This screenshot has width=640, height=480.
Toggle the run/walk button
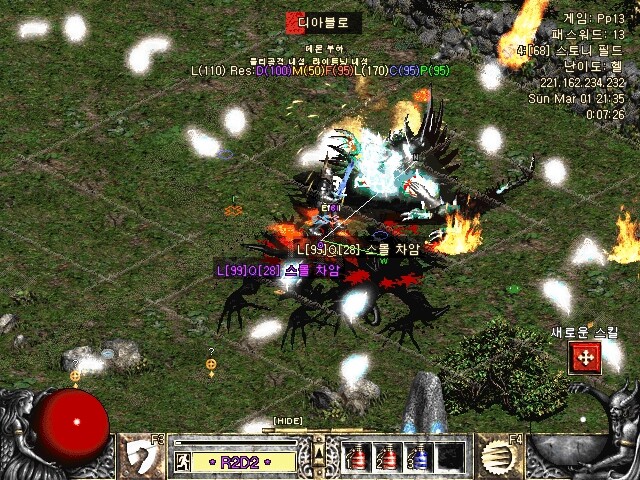185,462
